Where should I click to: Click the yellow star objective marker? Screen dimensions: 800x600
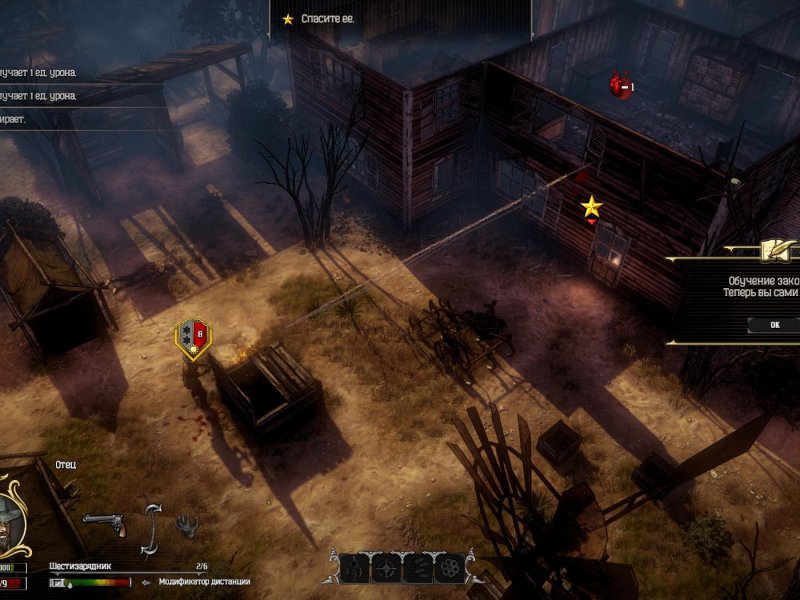point(592,206)
